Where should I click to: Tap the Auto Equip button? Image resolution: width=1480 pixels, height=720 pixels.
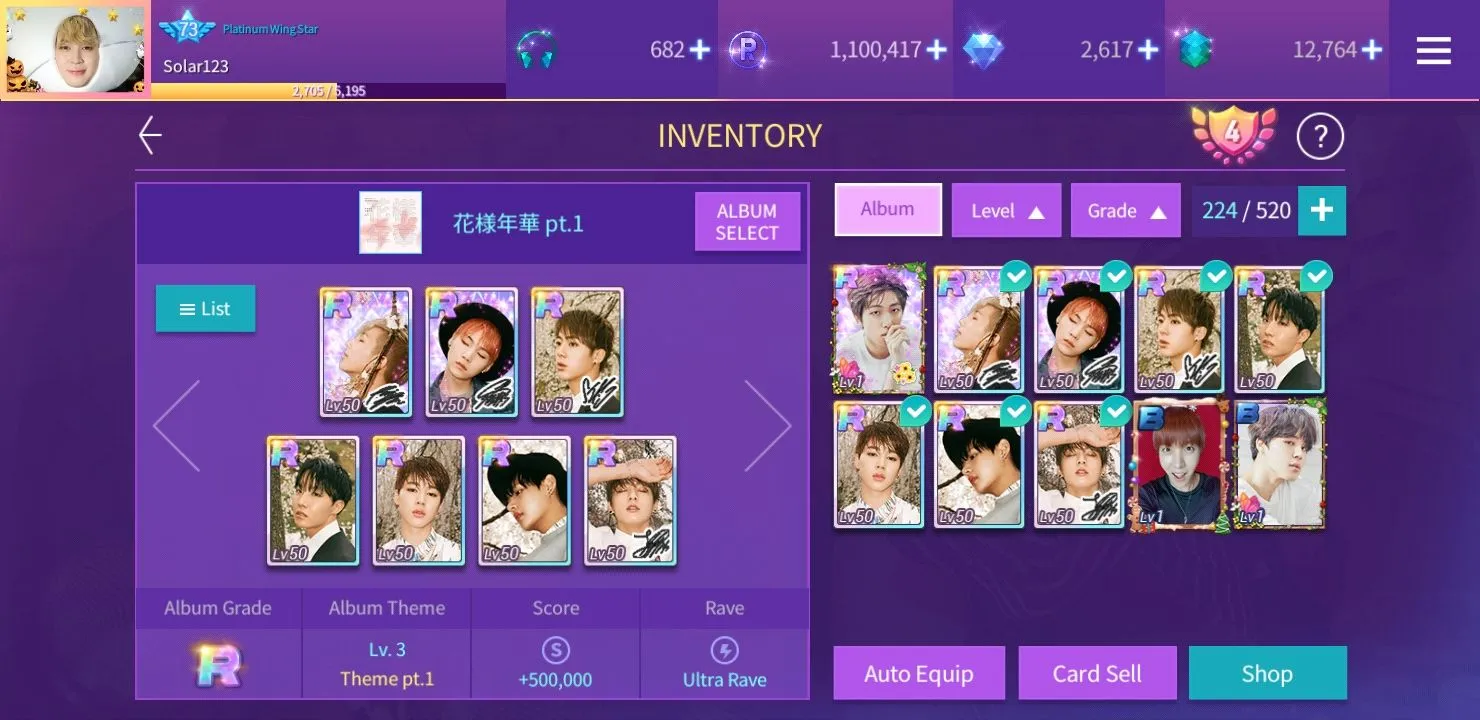[x=918, y=674]
